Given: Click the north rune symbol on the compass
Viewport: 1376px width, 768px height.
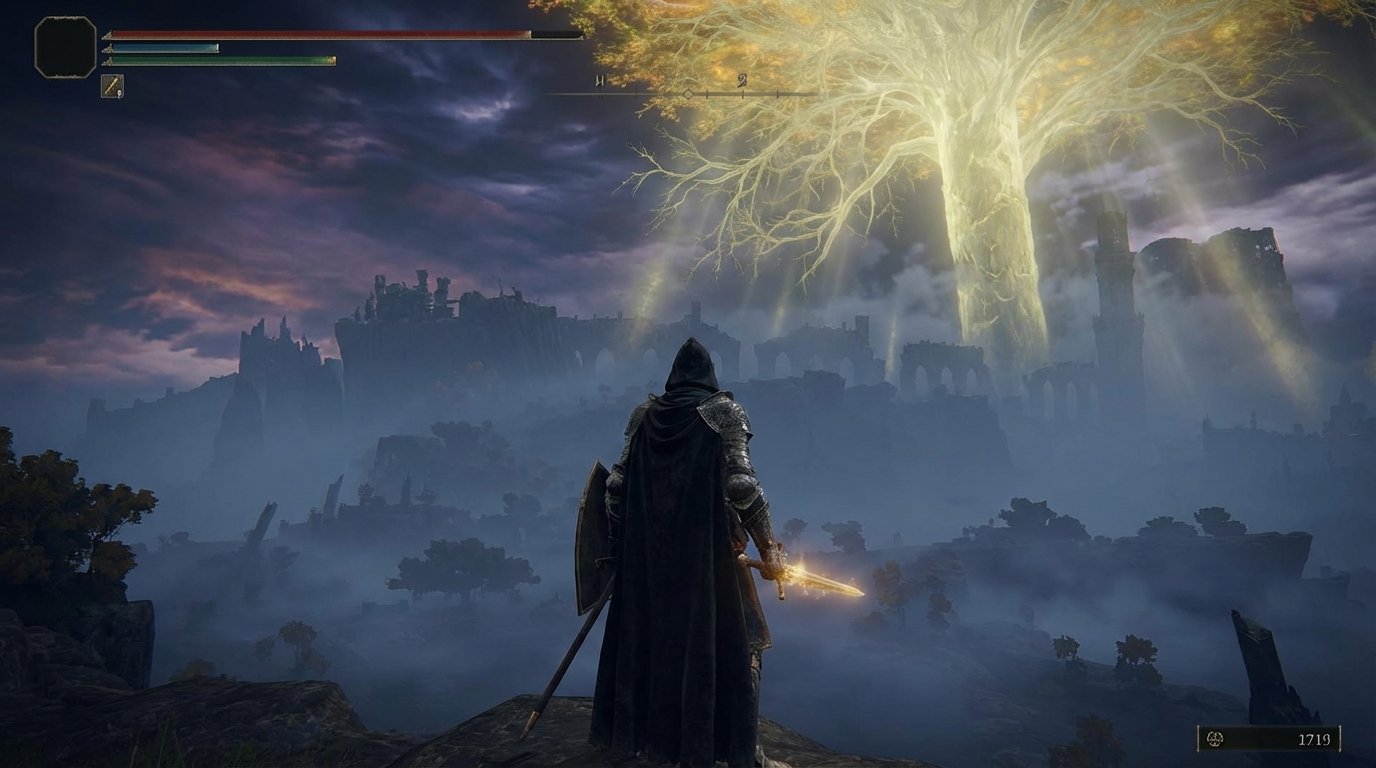Looking at the screenshot, I should coord(600,80).
